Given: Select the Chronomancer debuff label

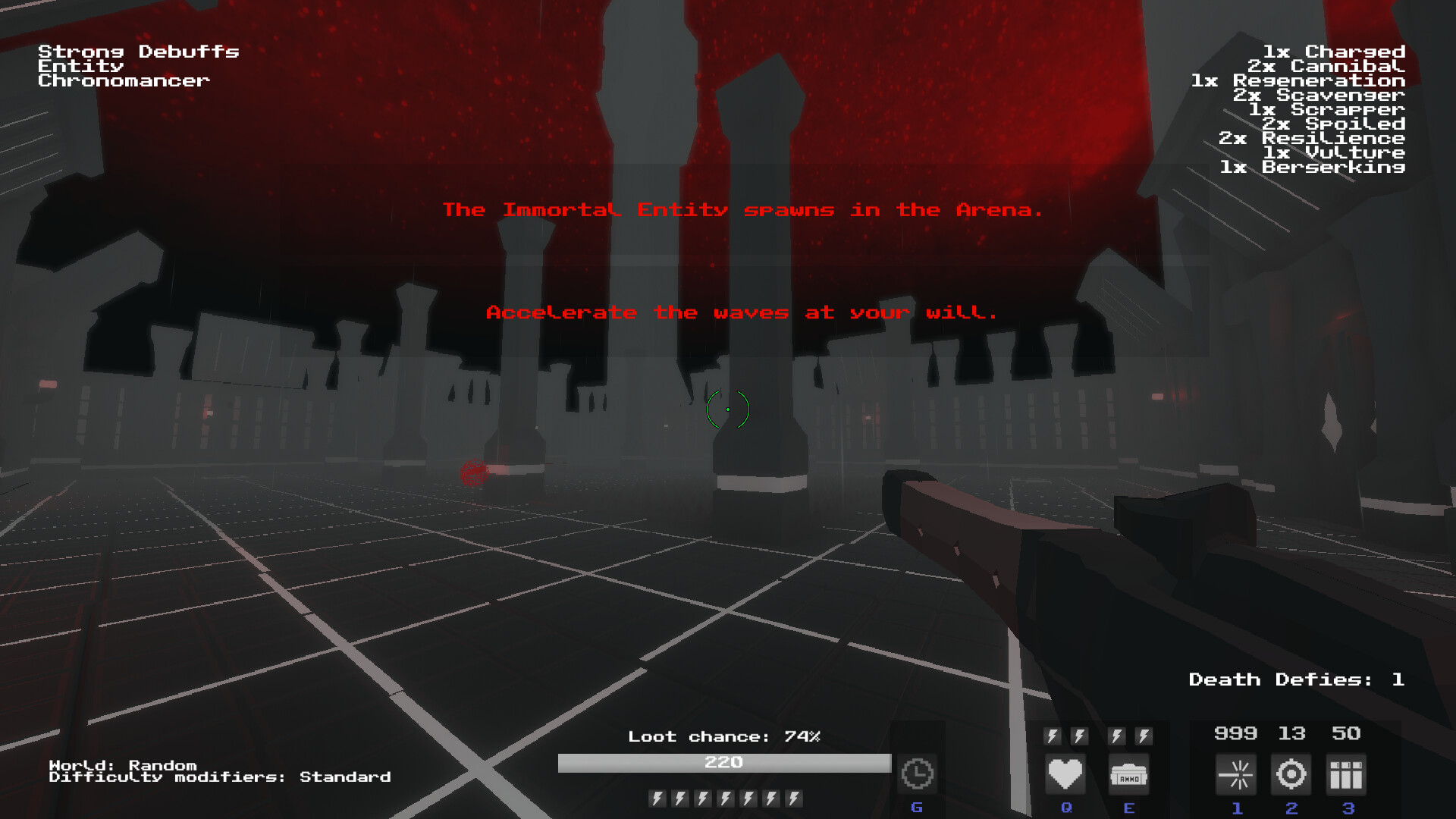Looking at the screenshot, I should pos(123,80).
